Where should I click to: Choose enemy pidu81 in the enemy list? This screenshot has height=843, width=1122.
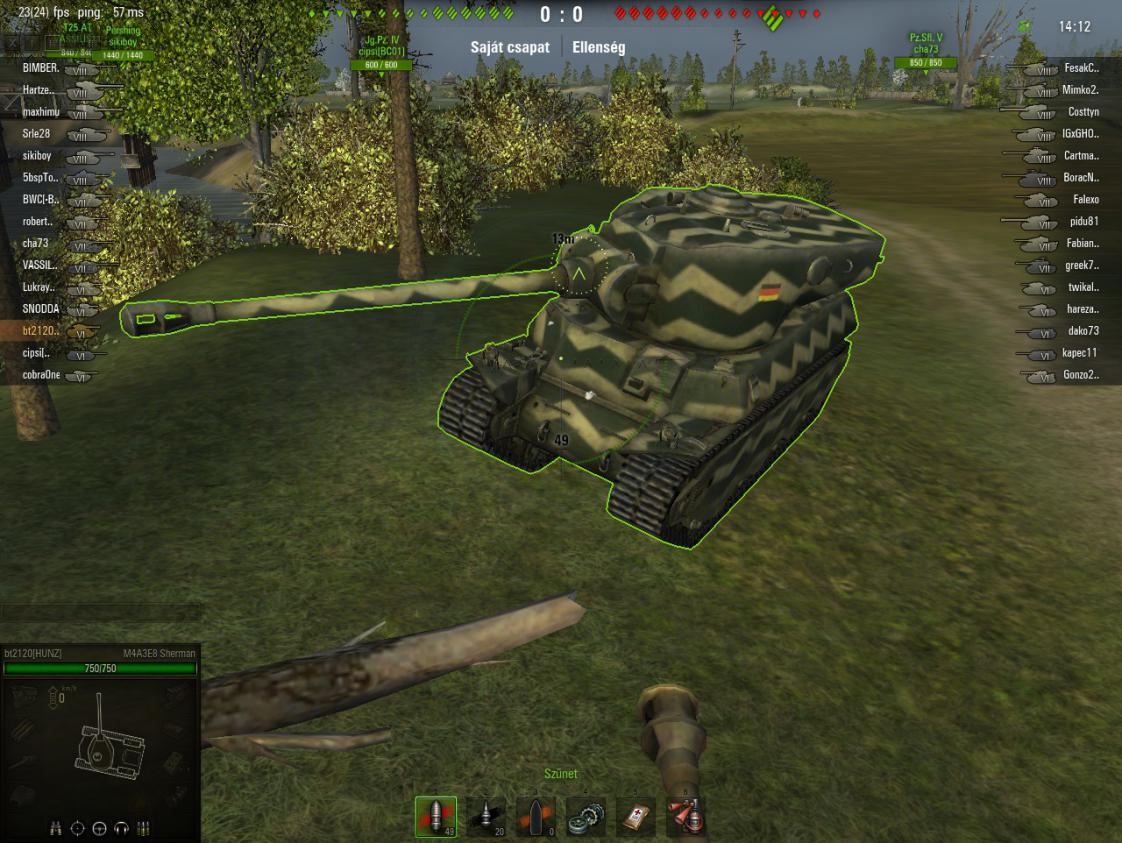[x=1082, y=221]
